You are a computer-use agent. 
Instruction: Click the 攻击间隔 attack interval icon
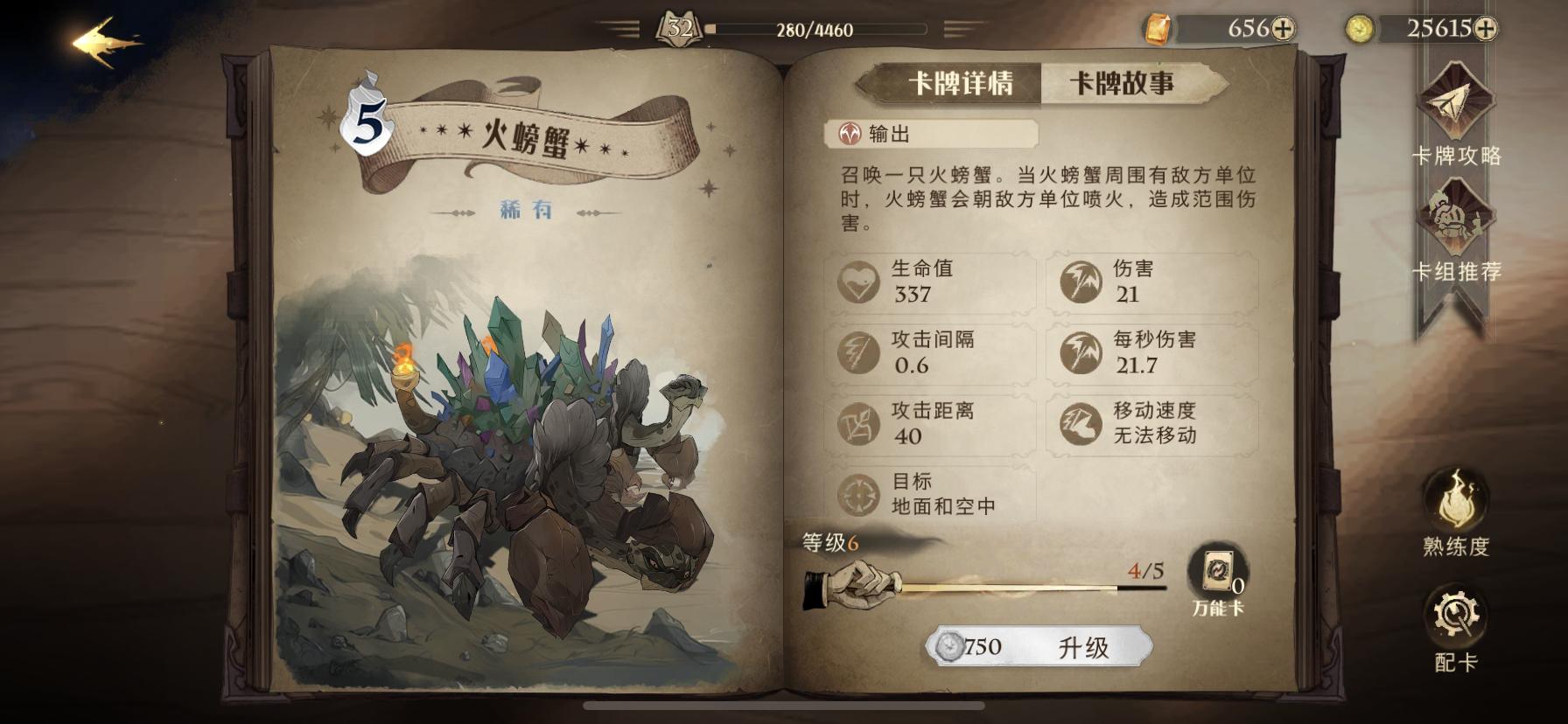(x=857, y=353)
